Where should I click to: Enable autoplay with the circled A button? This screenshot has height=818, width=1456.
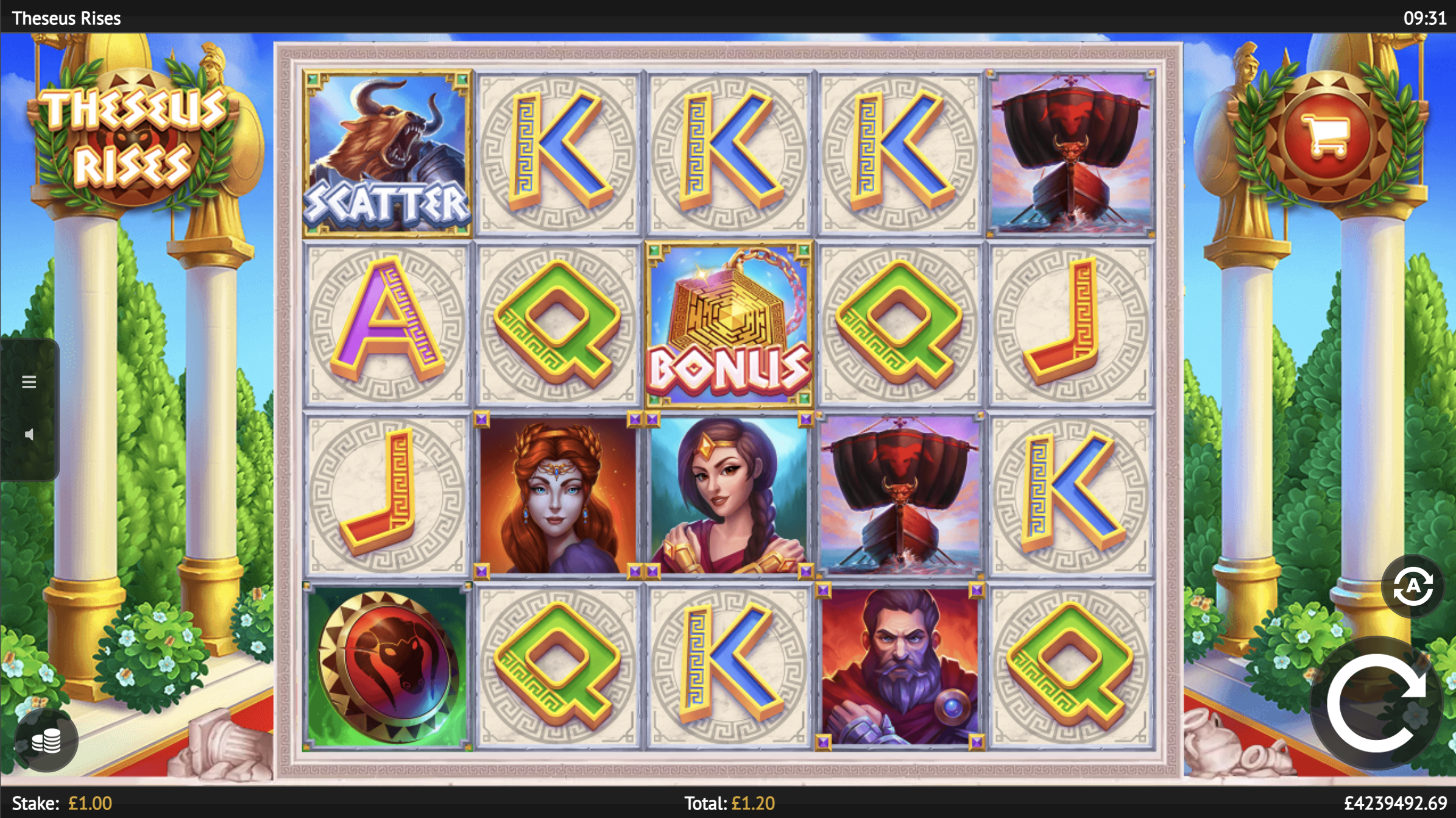click(1412, 586)
